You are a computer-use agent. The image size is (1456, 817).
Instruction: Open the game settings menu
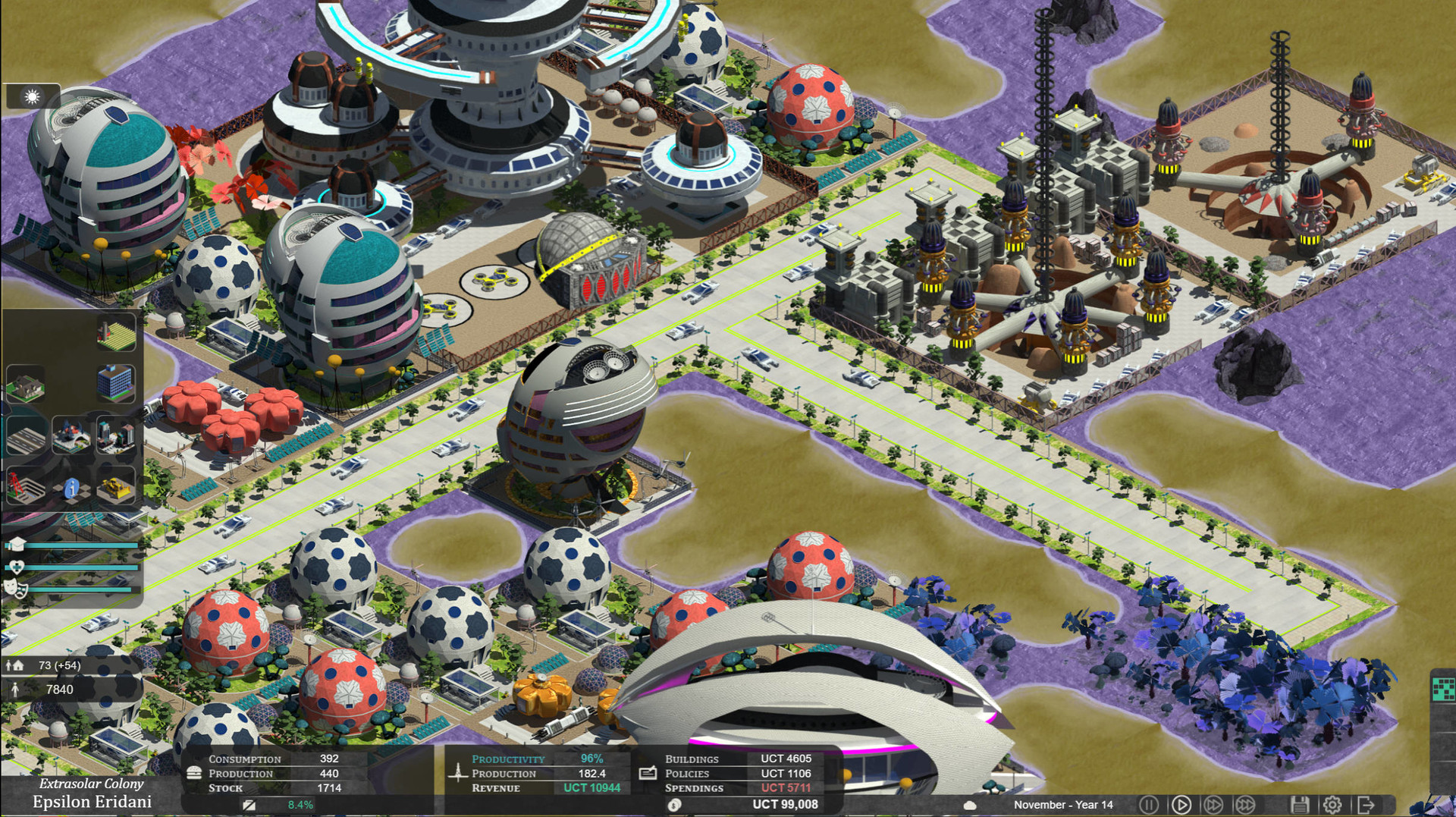click(1332, 804)
